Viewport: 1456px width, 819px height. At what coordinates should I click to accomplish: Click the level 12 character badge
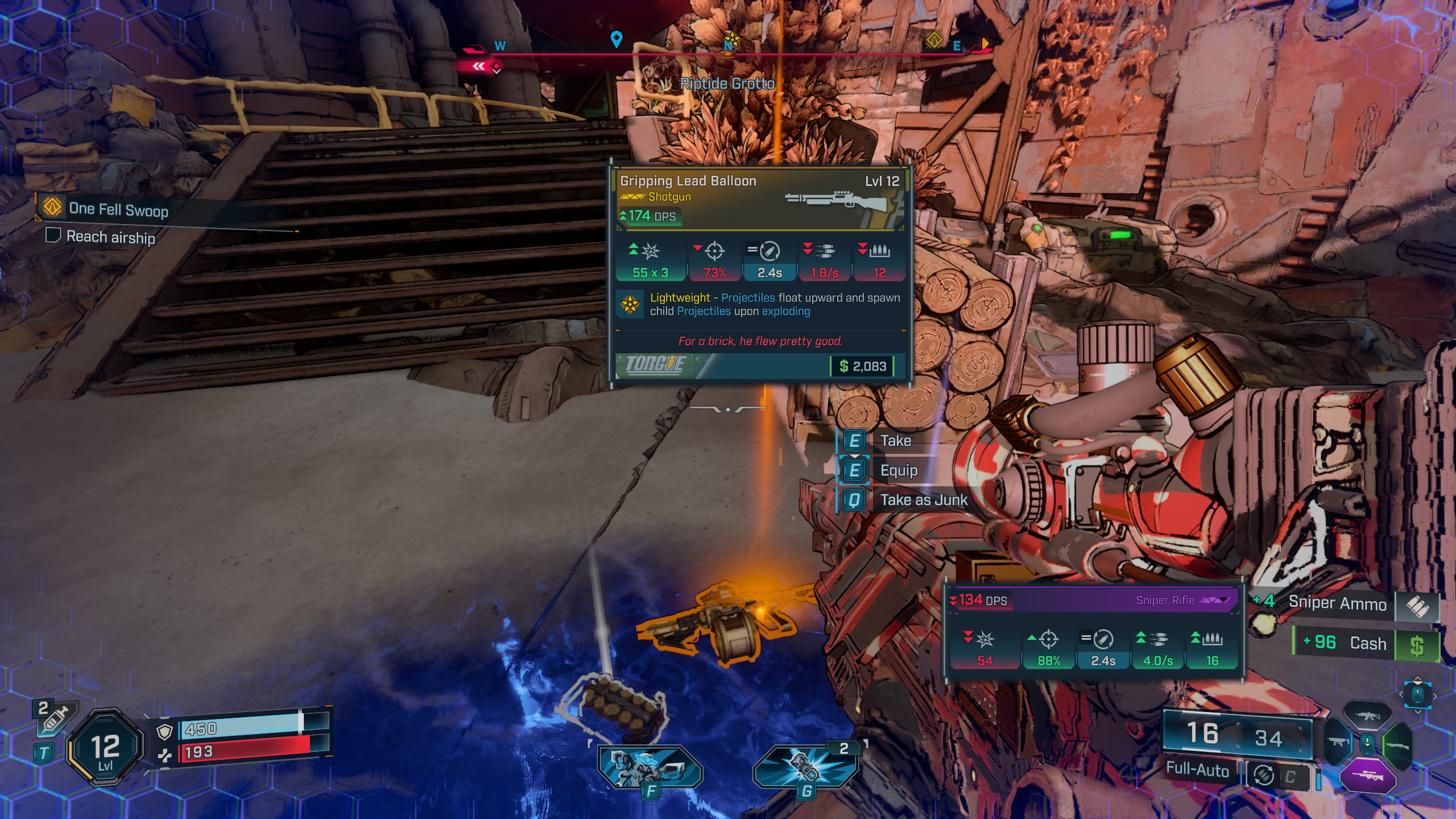coord(106,747)
